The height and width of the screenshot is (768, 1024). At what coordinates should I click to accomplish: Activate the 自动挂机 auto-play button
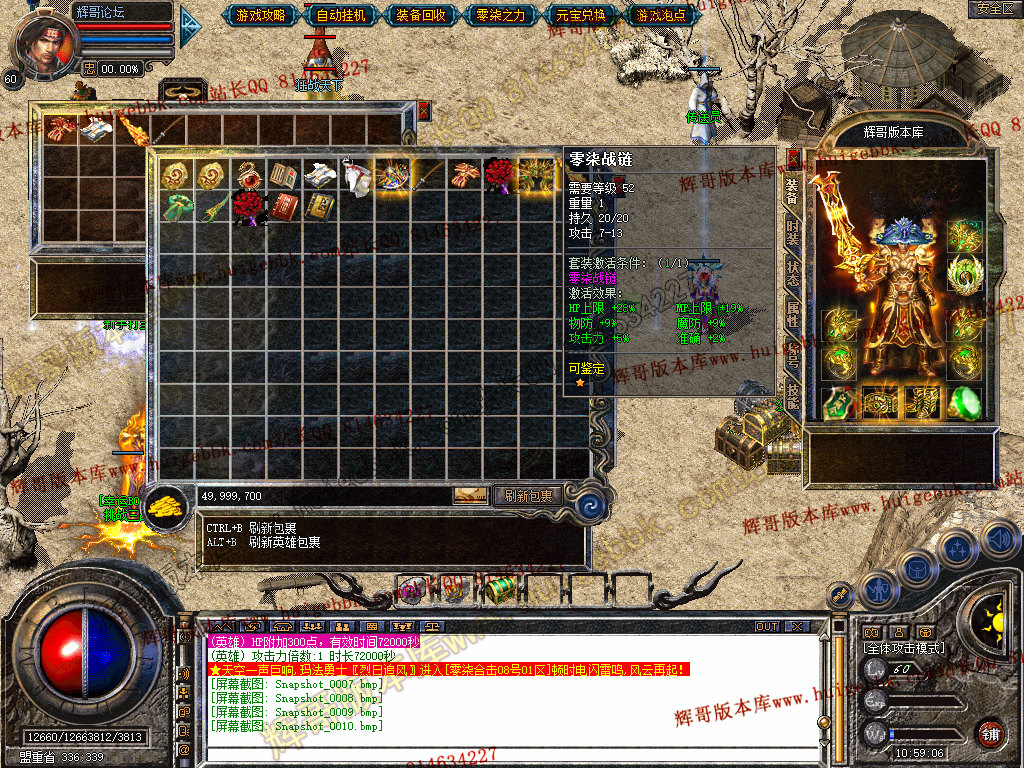342,15
